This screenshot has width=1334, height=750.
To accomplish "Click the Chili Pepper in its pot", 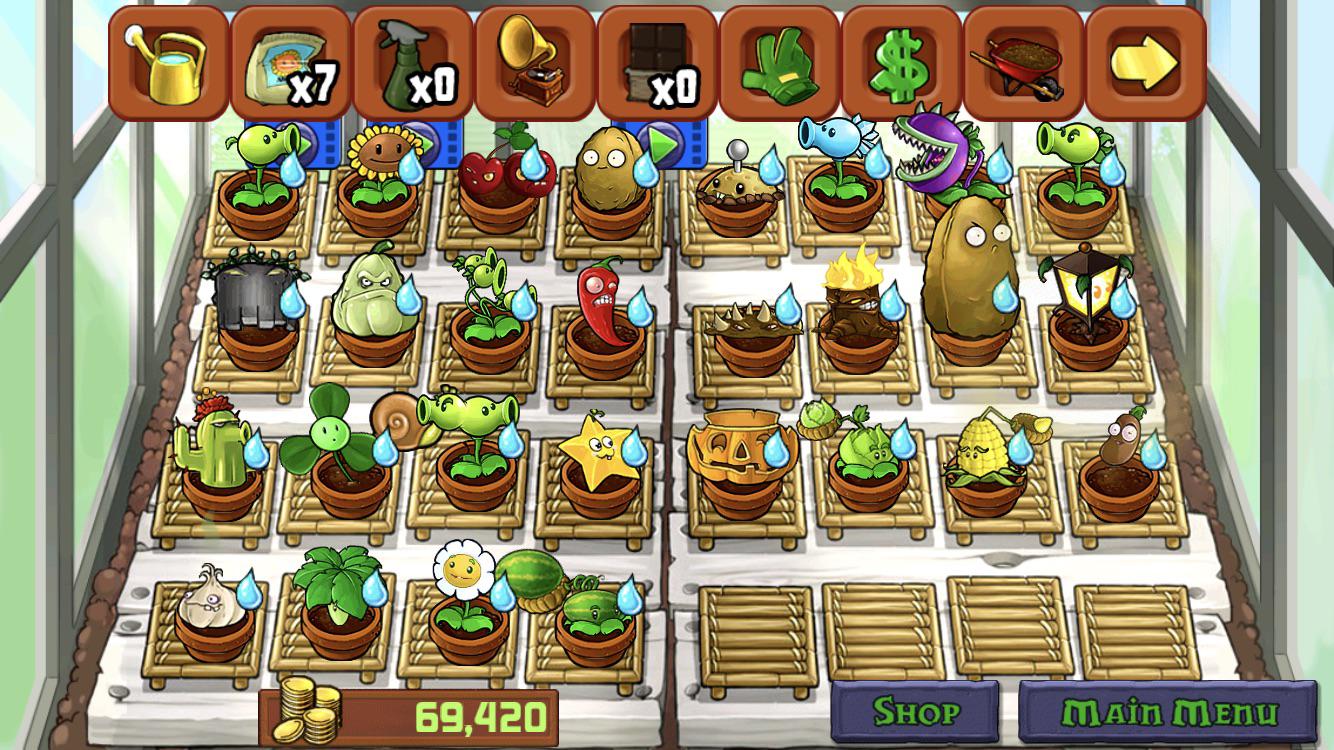I will pos(600,310).
